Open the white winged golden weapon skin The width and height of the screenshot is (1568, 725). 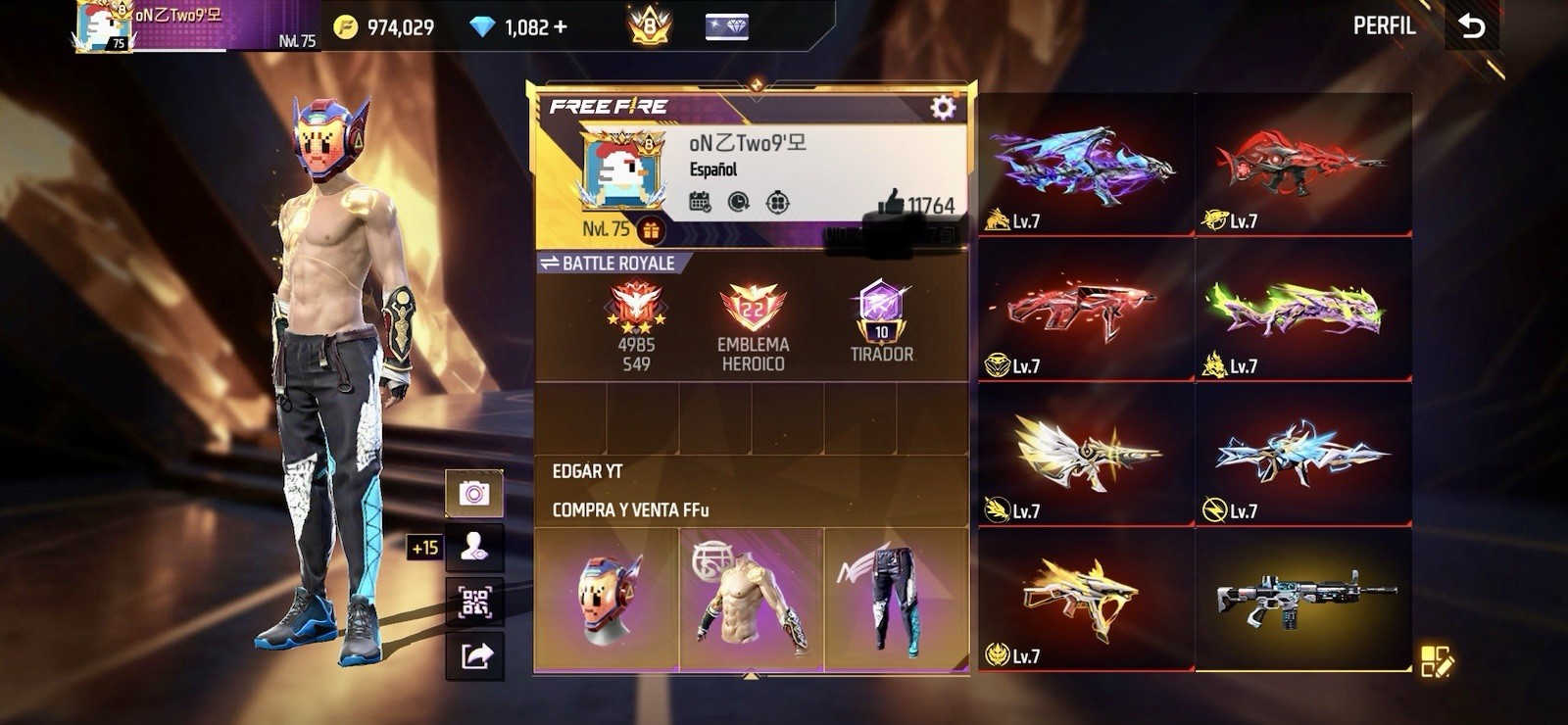click(x=1086, y=455)
